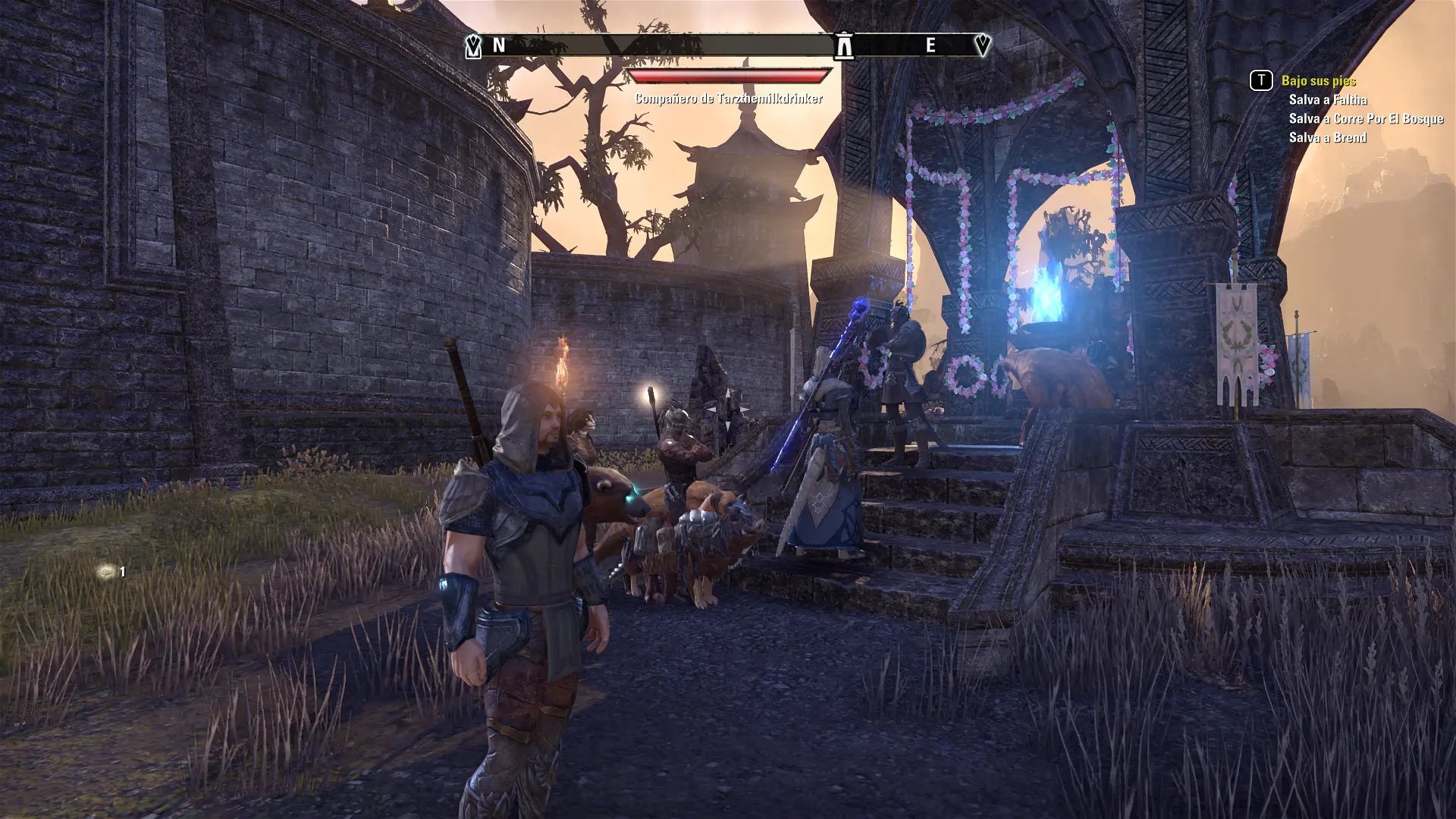This screenshot has width=1456, height=819.
Task: Select the "Salva a Brend" objective
Action: [1327, 137]
